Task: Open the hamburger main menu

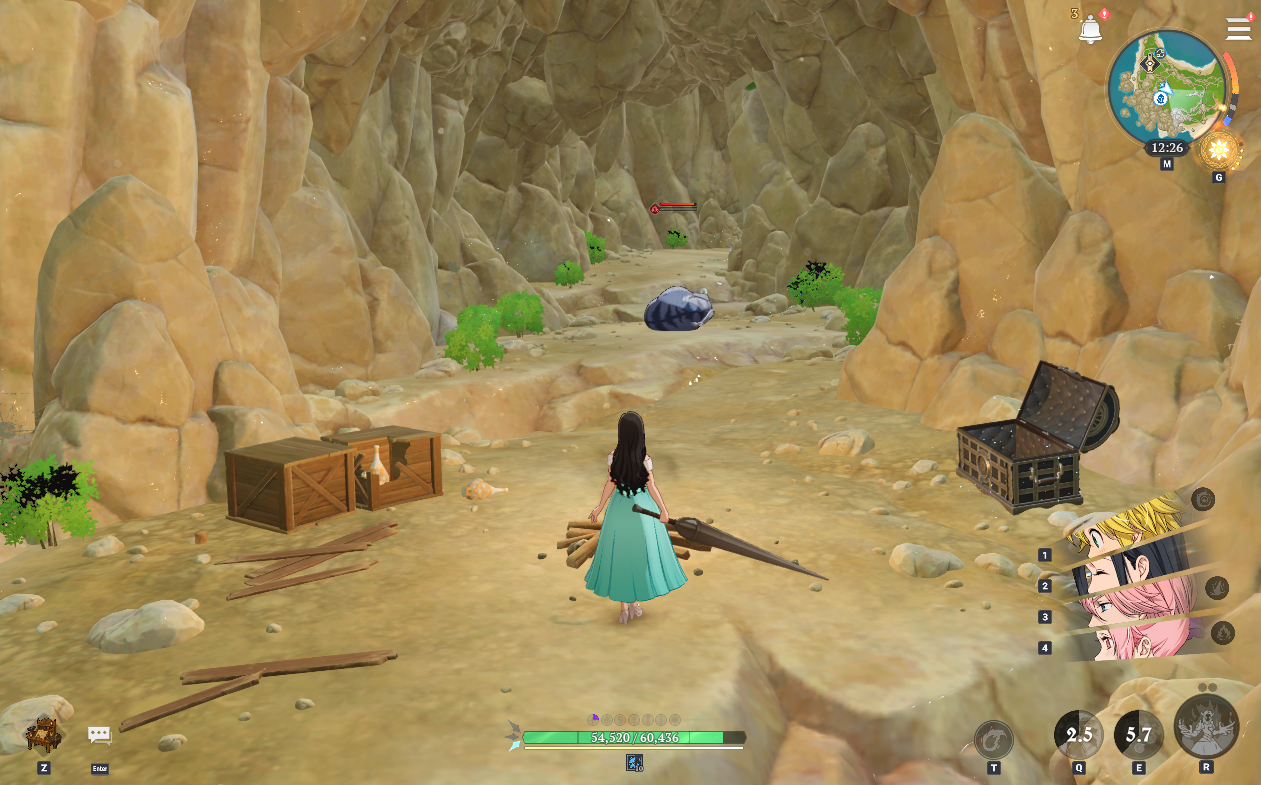Action: pyautogui.click(x=1238, y=29)
